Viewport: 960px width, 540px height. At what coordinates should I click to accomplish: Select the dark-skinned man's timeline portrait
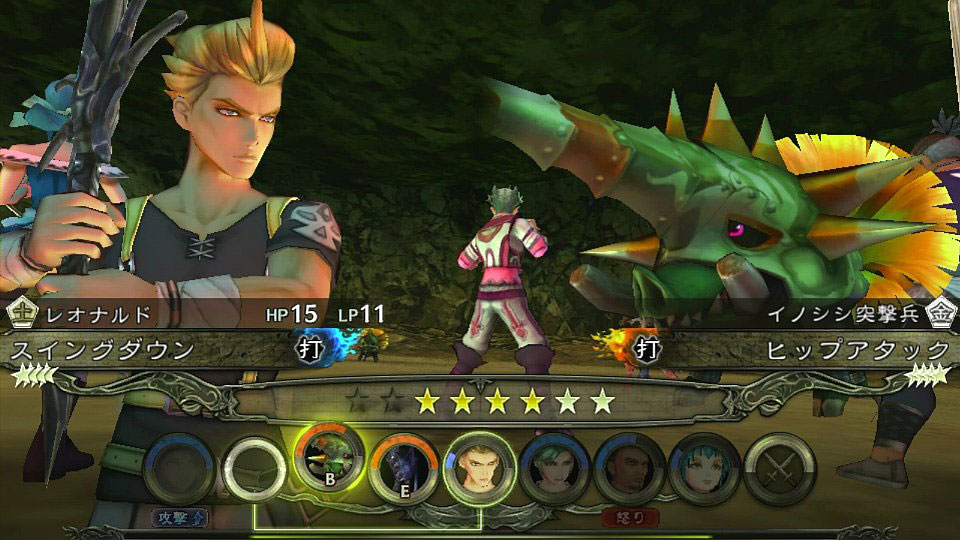click(x=630, y=467)
